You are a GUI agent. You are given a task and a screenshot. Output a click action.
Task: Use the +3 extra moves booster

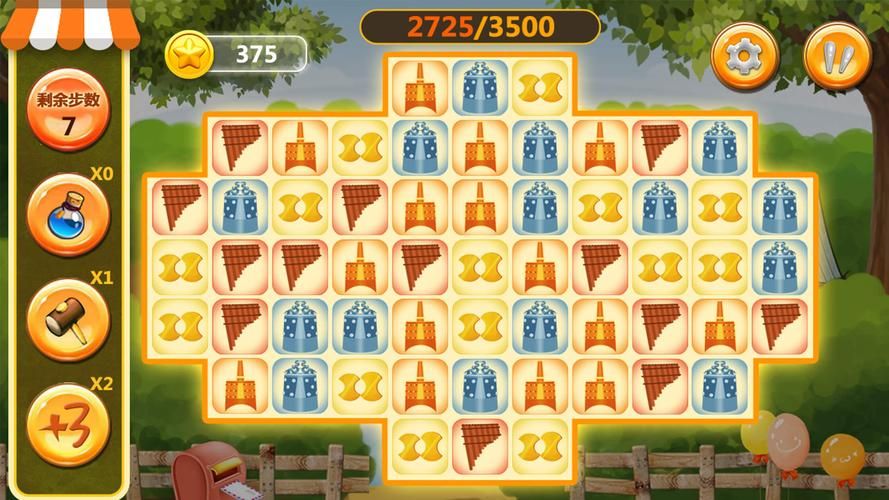68,426
